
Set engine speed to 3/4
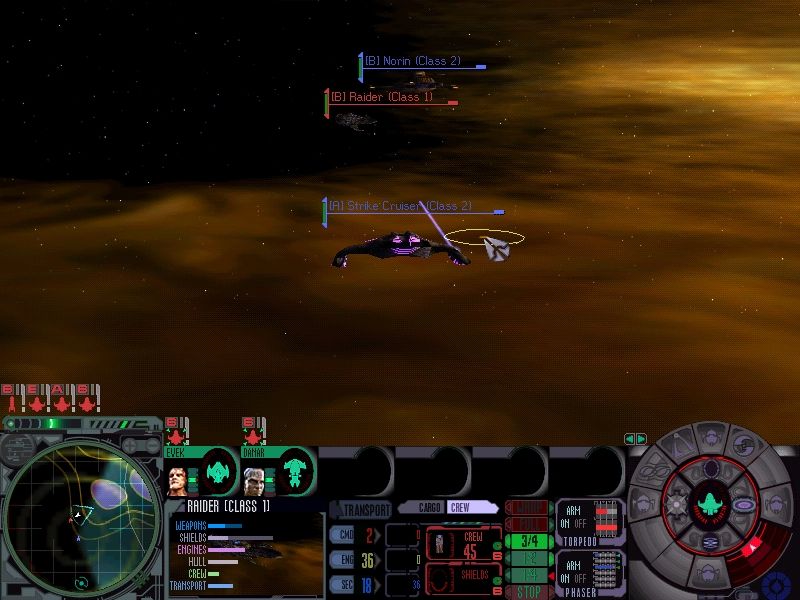[527, 541]
